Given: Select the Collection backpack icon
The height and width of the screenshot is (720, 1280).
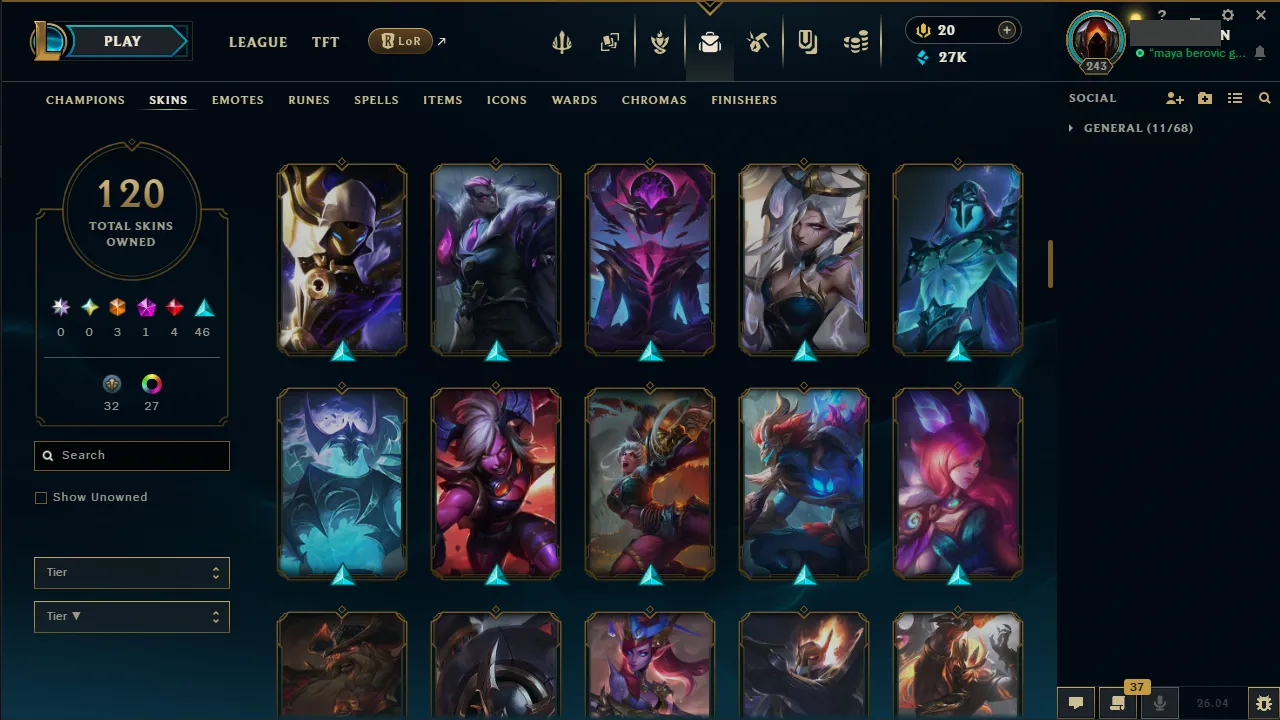Looking at the screenshot, I should (710, 41).
